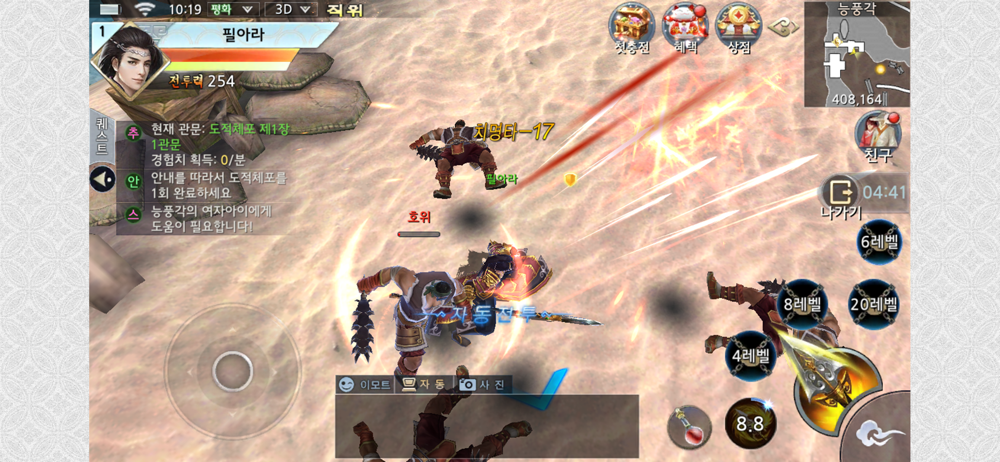Image resolution: width=1000 pixels, height=462 pixels.
Task: Tap the locked 4레벨 skill slot
Action: (750, 355)
